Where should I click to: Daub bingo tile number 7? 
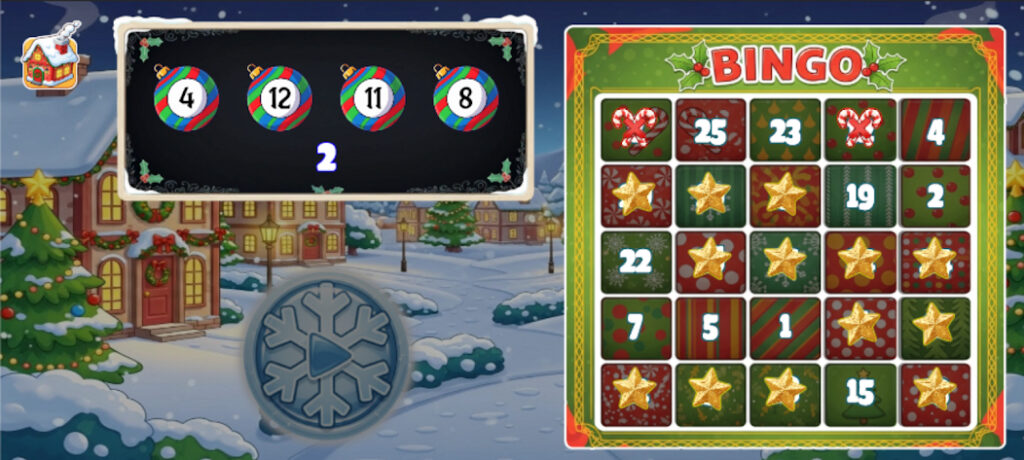[x=636, y=328]
